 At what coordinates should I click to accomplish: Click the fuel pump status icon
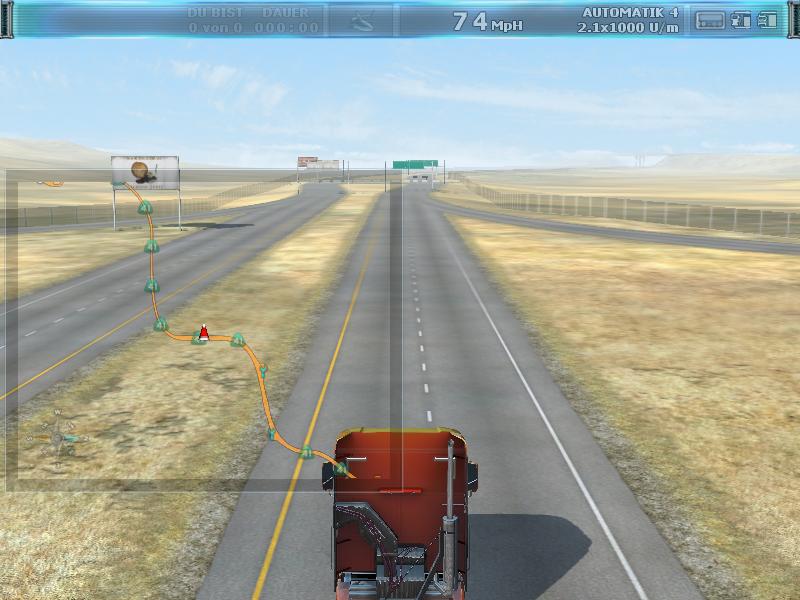[x=741, y=20]
